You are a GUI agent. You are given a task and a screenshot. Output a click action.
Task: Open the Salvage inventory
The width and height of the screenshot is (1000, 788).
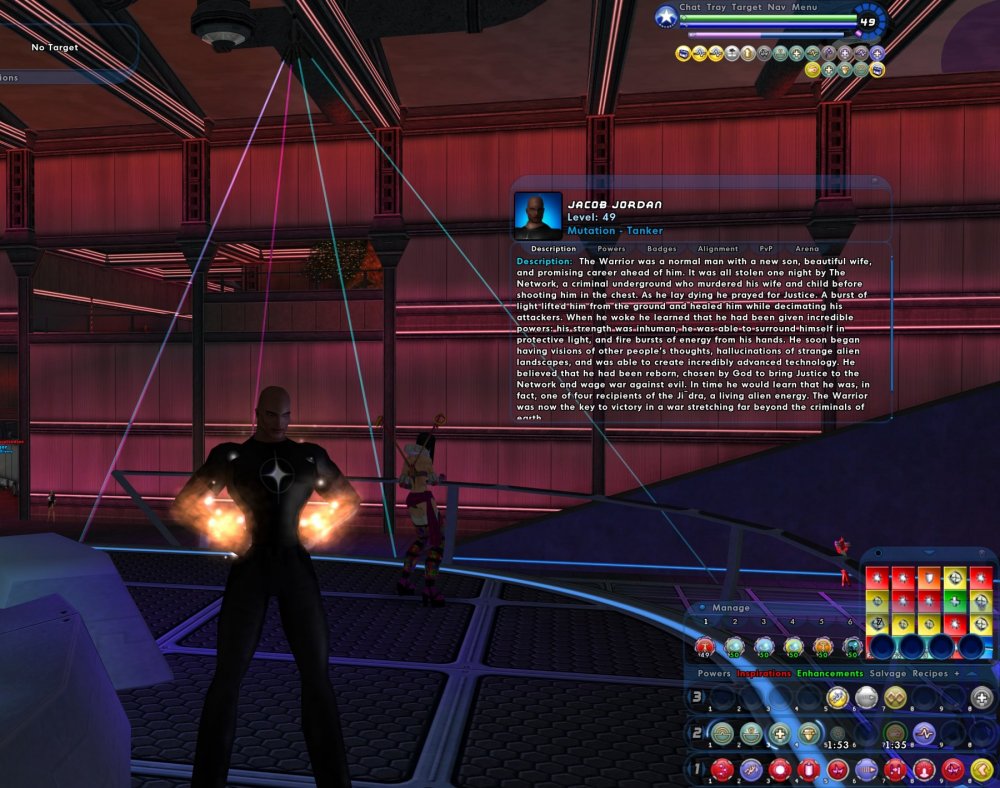887,674
